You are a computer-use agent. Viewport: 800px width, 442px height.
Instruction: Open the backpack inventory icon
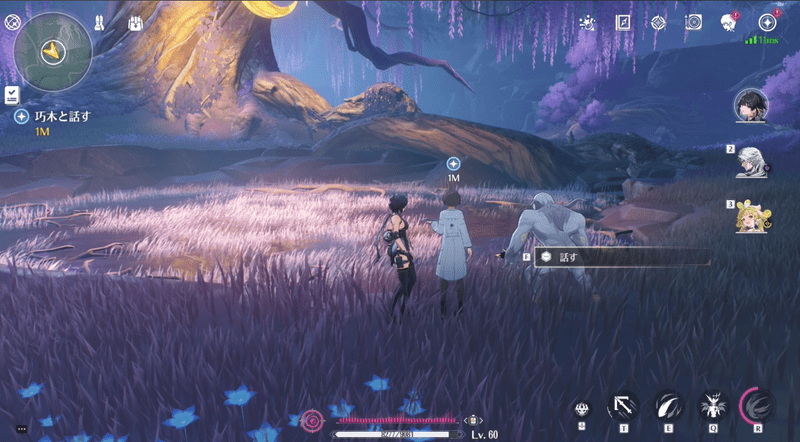[x=133, y=21]
